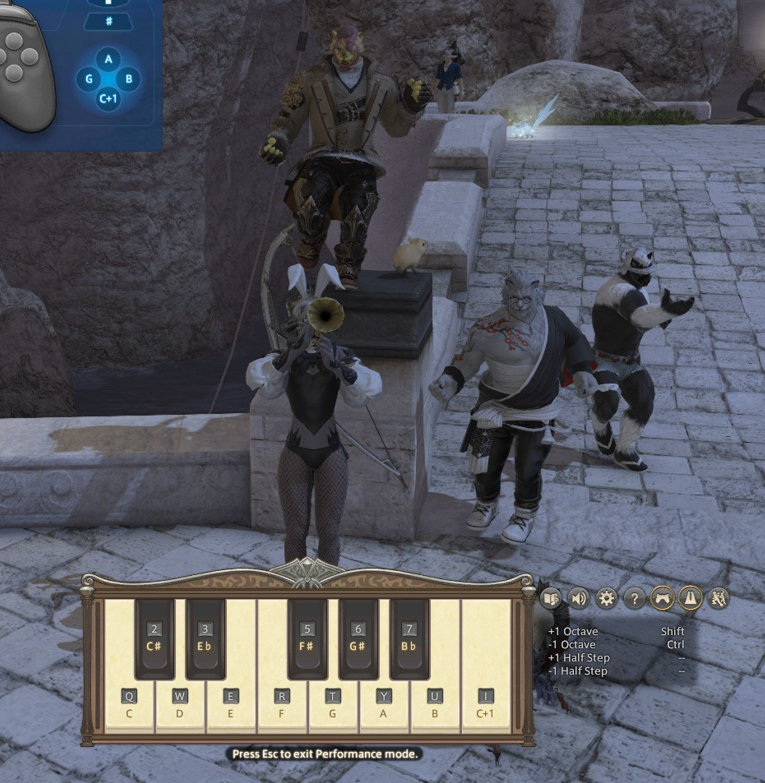
Task: Hit the G# black key
Action: pyautogui.click(x=358, y=638)
